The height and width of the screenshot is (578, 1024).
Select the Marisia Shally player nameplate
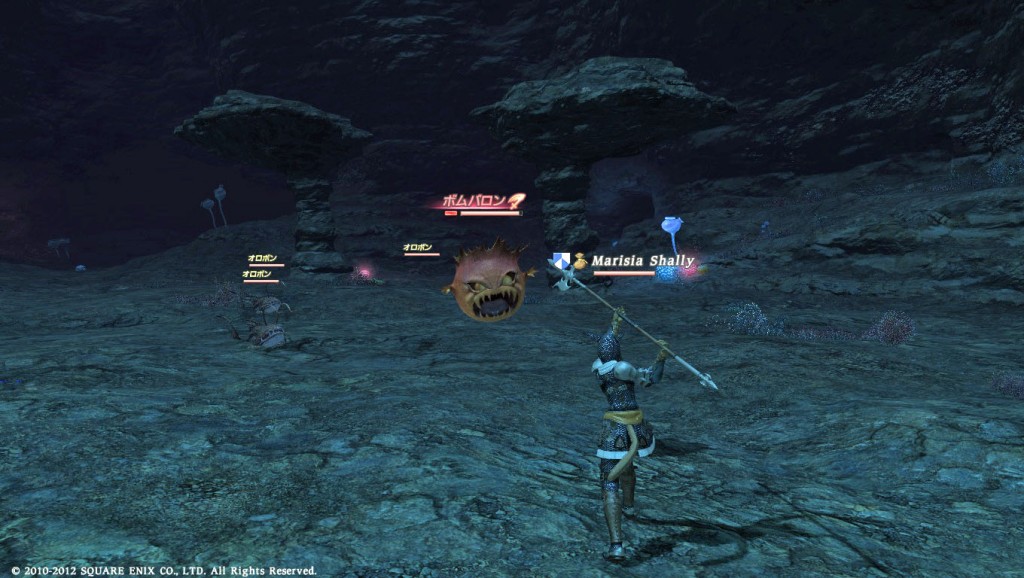pyautogui.click(x=641, y=262)
